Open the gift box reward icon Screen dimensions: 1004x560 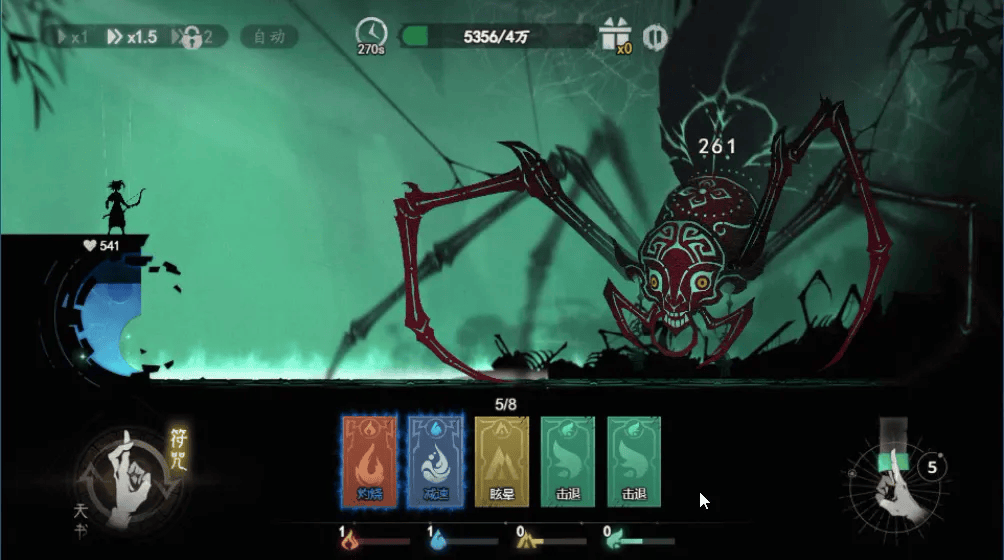614,36
